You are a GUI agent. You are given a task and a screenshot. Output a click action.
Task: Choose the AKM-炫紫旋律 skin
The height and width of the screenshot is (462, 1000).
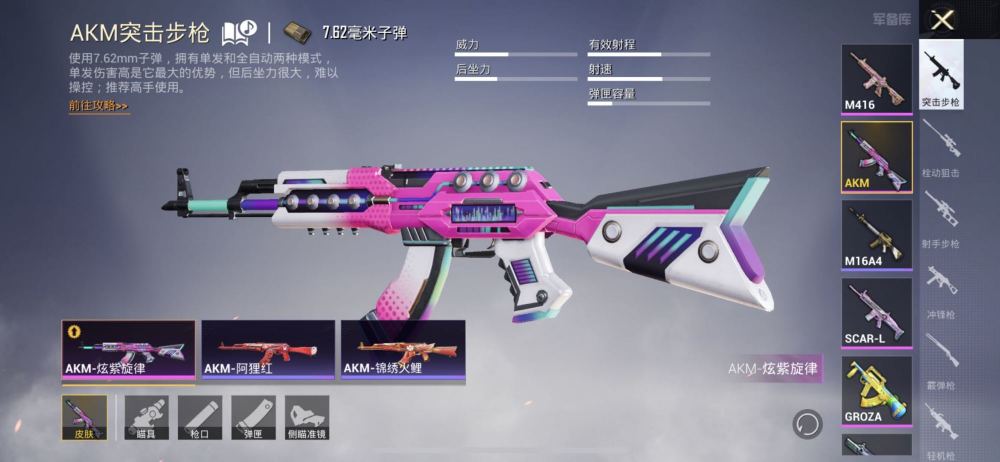[x=129, y=351]
